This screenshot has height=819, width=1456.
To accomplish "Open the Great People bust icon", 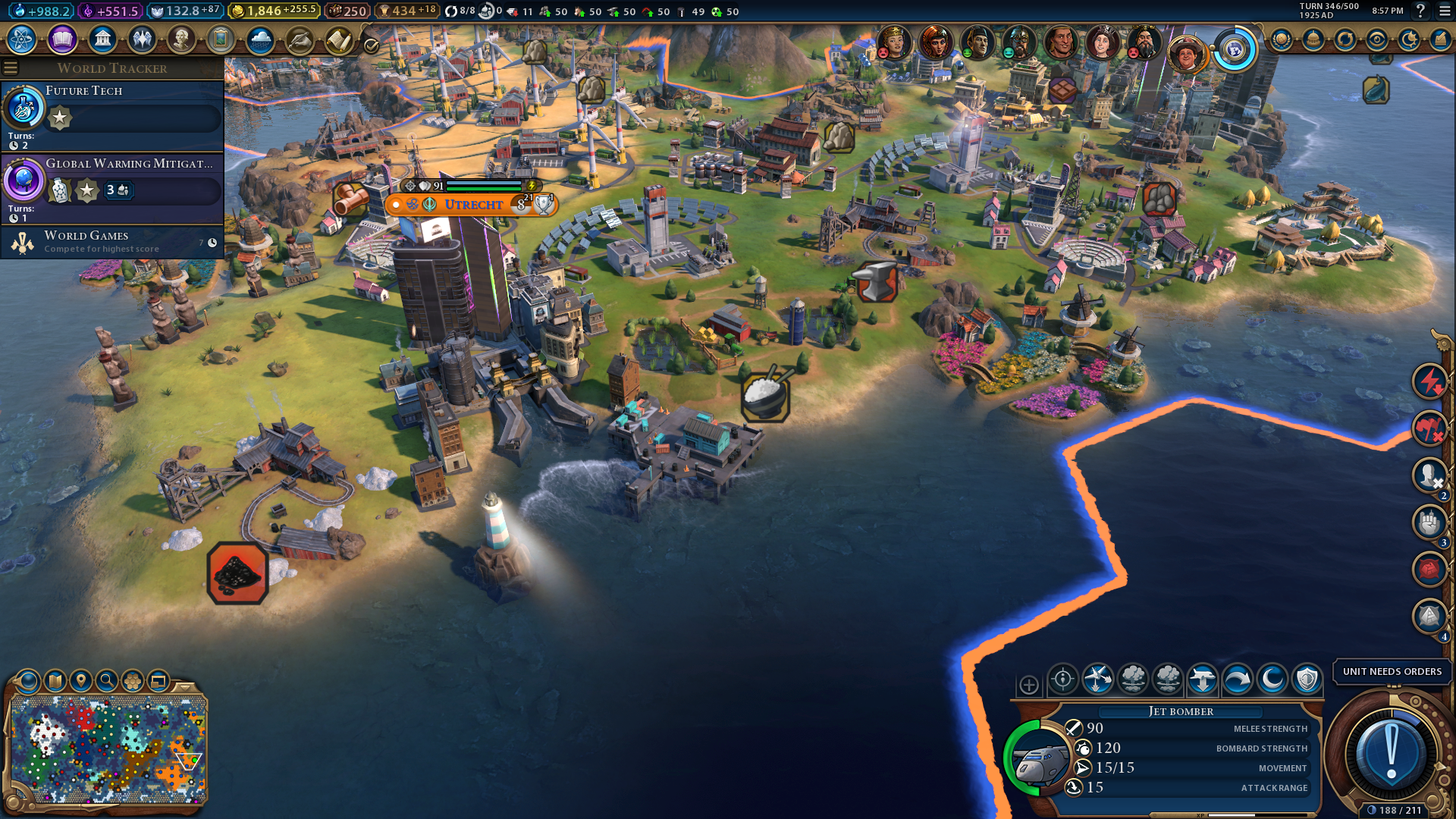I will click(181, 39).
